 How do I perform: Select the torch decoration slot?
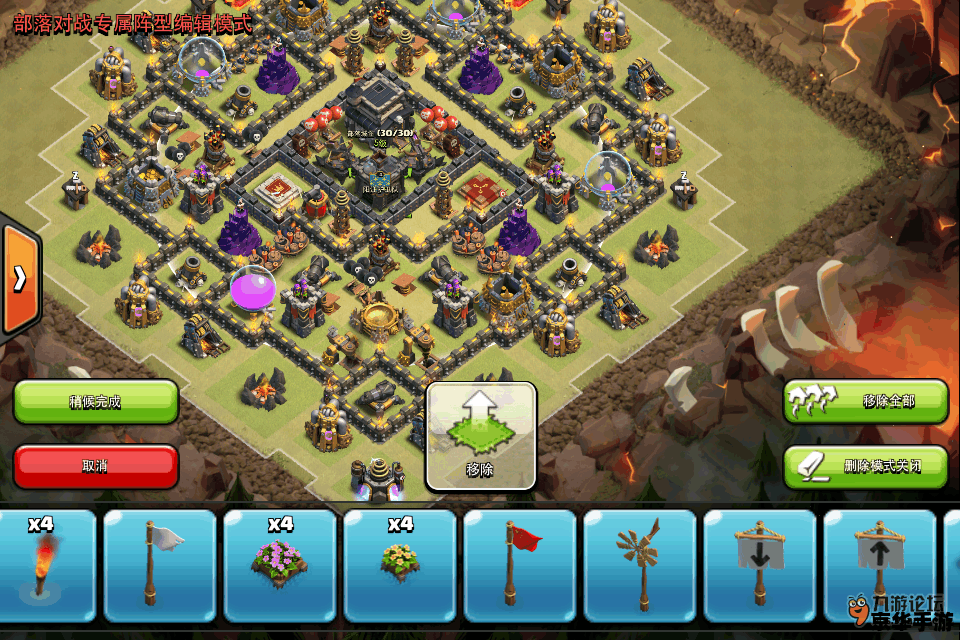click(x=44, y=565)
